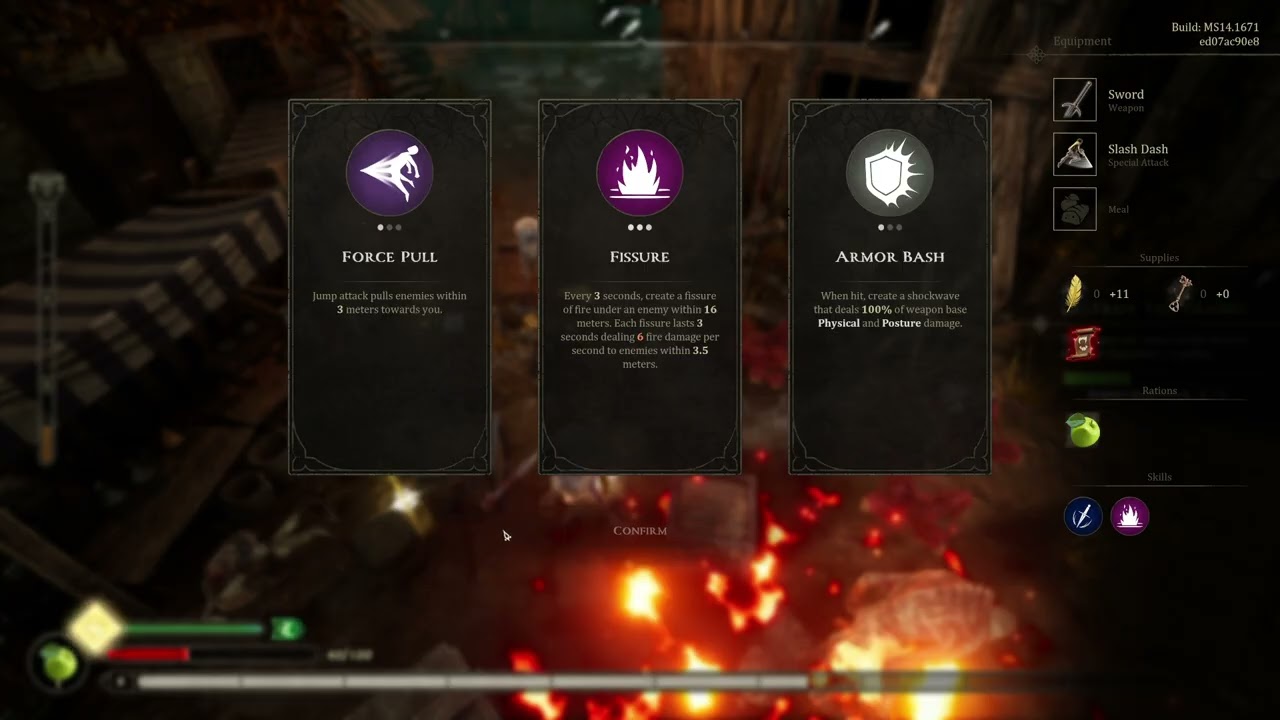
Task: Select the golden feather supply icon
Action: 1074,294
